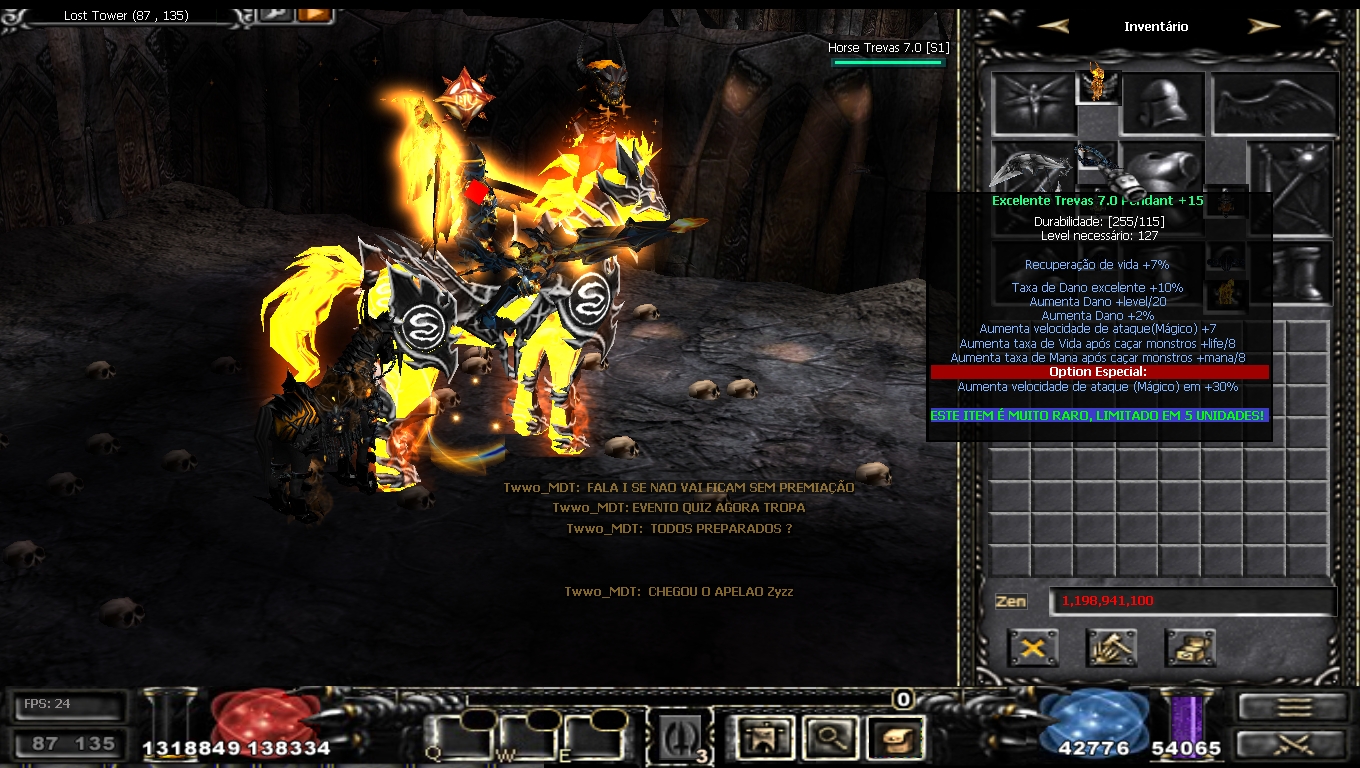Select the active skill icon slot

click(684, 739)
